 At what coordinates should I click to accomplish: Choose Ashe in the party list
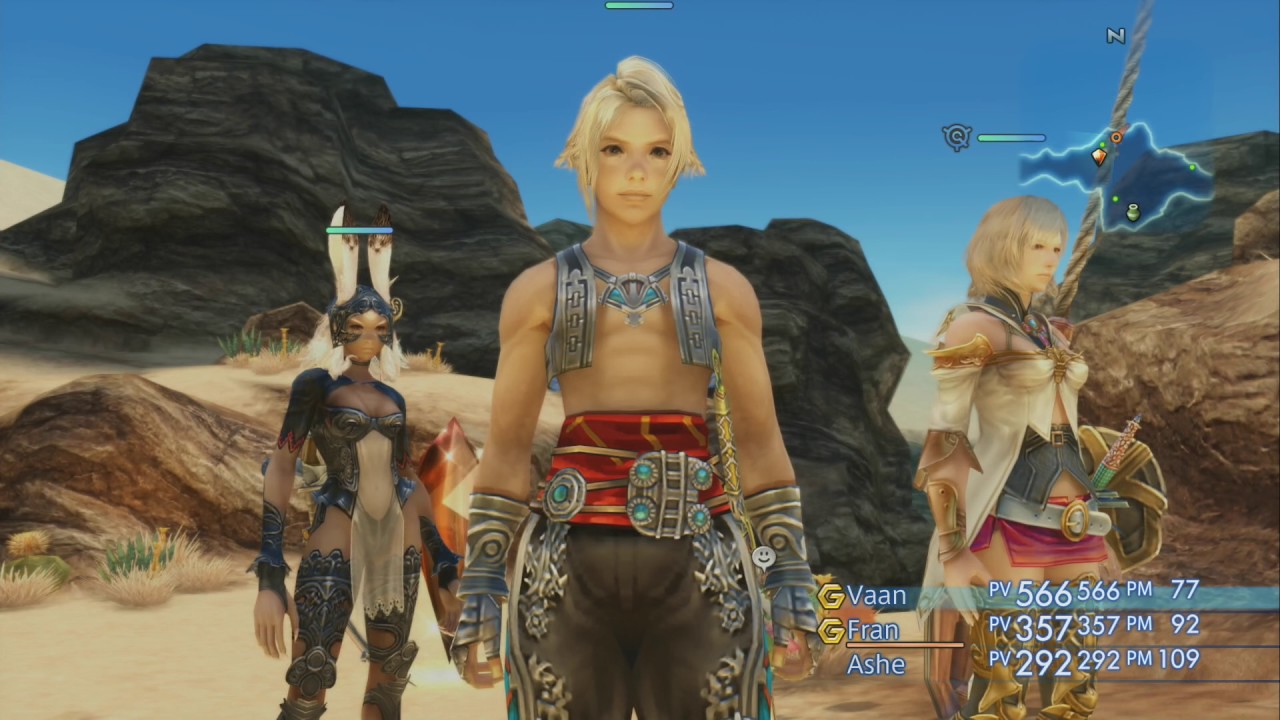[x=876, y=663]
